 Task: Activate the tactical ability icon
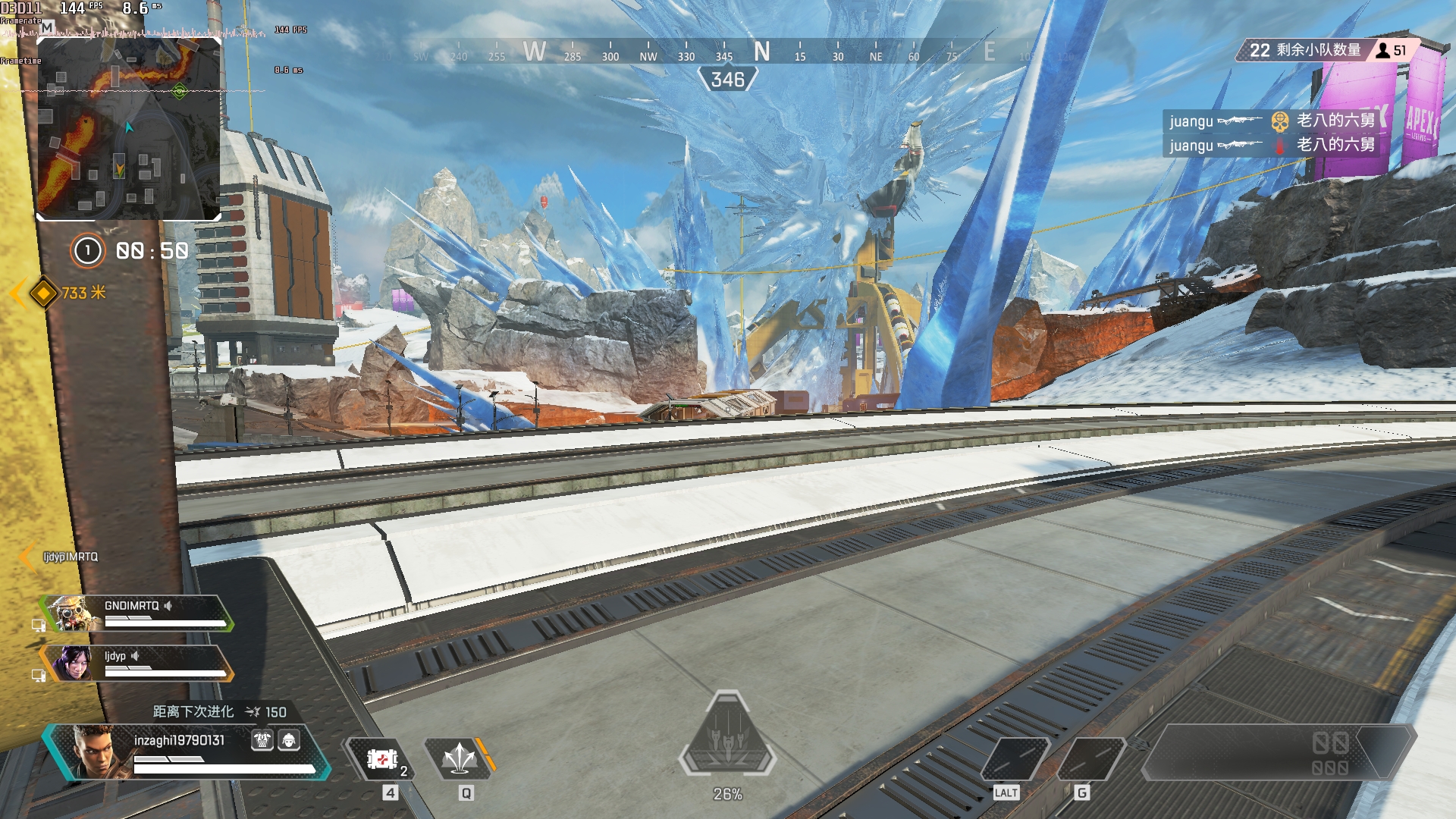click(x=460, y=758)
